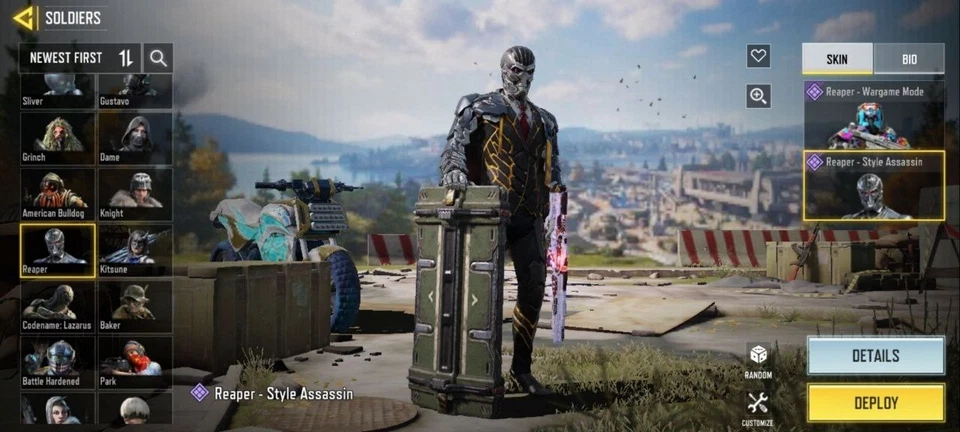Select the Reaper - Wargame Mode skin
The image size is (960, 432).
pyautogui.click(x=873, y=115)
